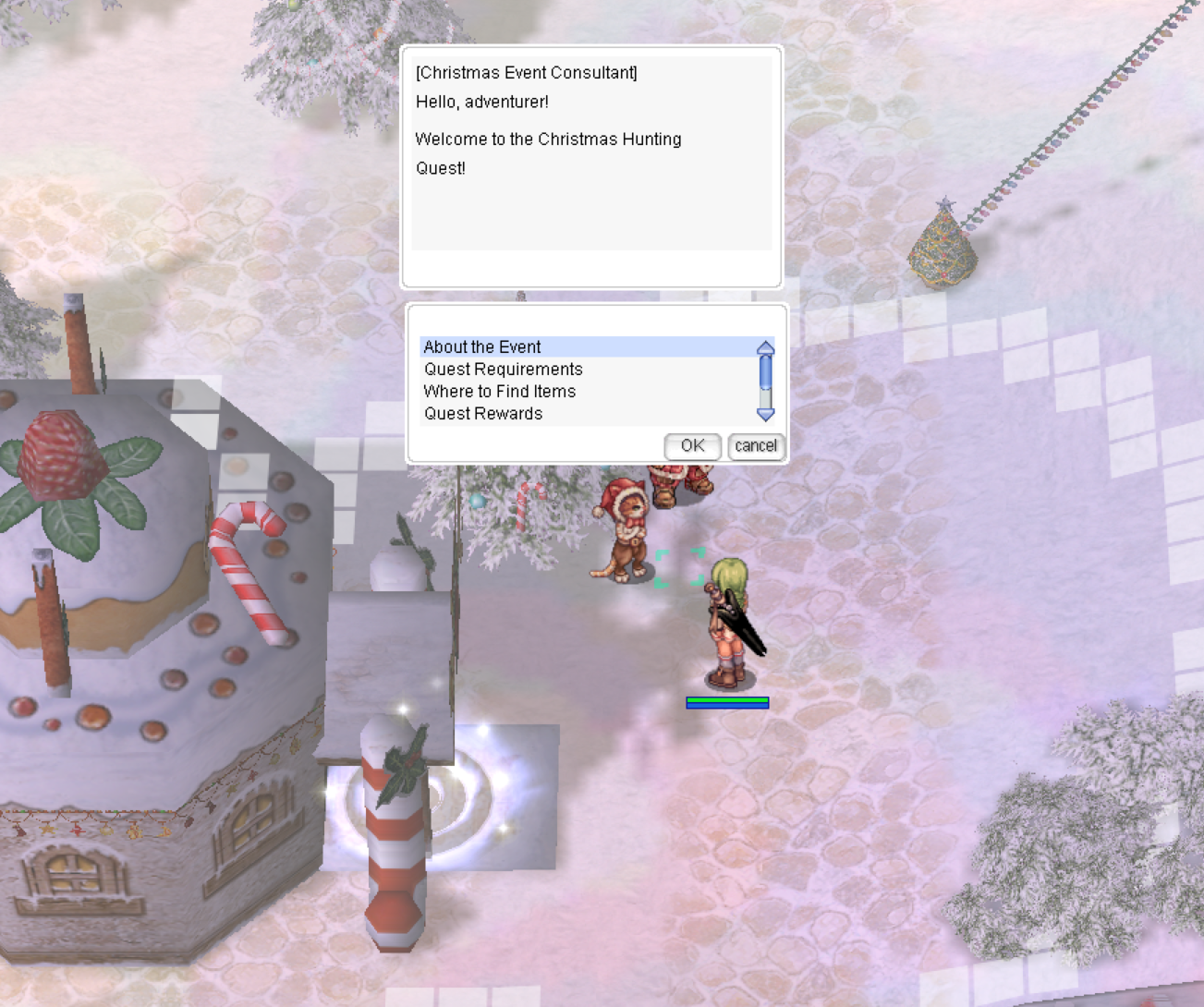1204x1007 pixels.
Task: Choose Quest Requirements from the list
Action: [503, 369]
